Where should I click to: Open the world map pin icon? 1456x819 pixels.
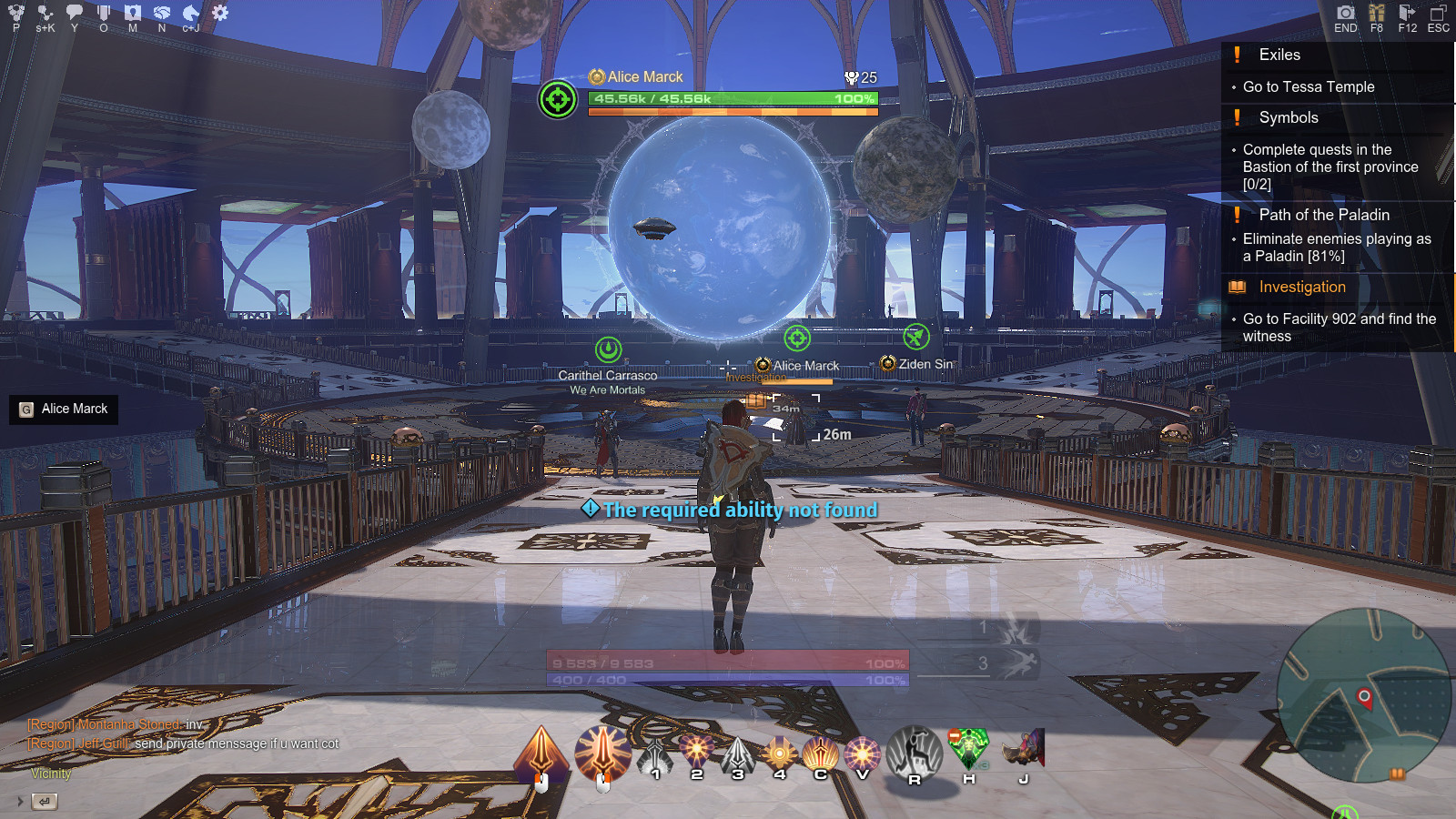pyautogui.click(x=133, y=13)
